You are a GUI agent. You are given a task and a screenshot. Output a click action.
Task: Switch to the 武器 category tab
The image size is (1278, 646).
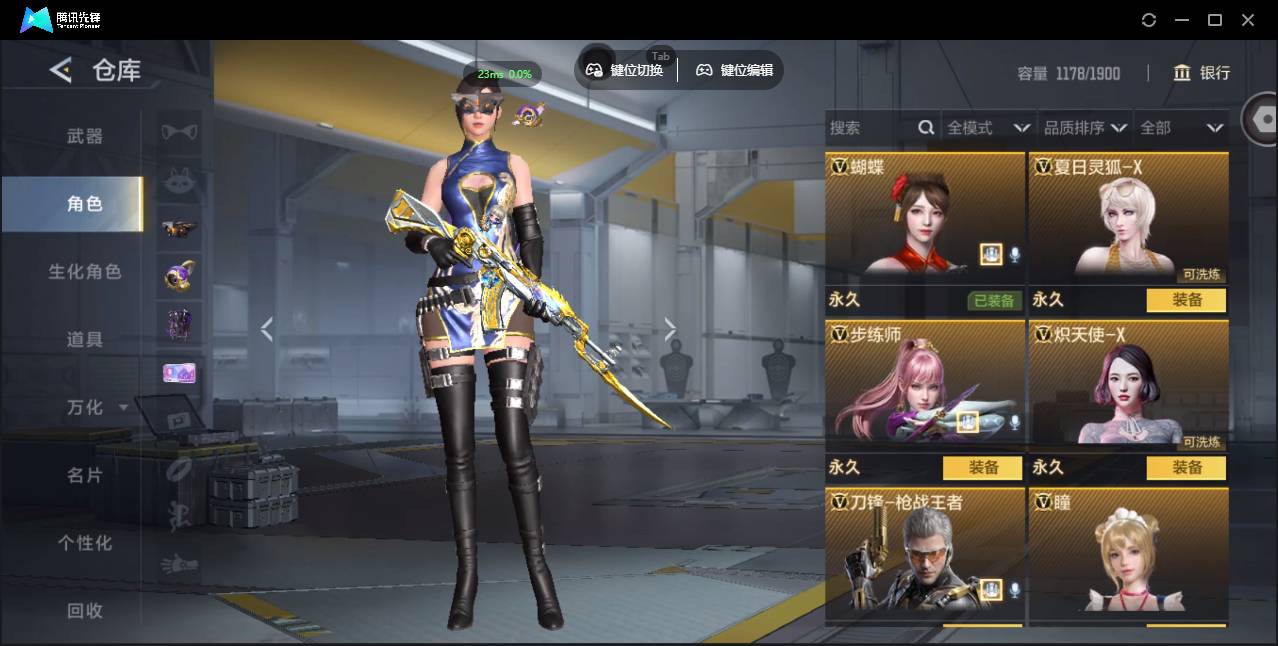pyautogui.click(x=85, y=136)
